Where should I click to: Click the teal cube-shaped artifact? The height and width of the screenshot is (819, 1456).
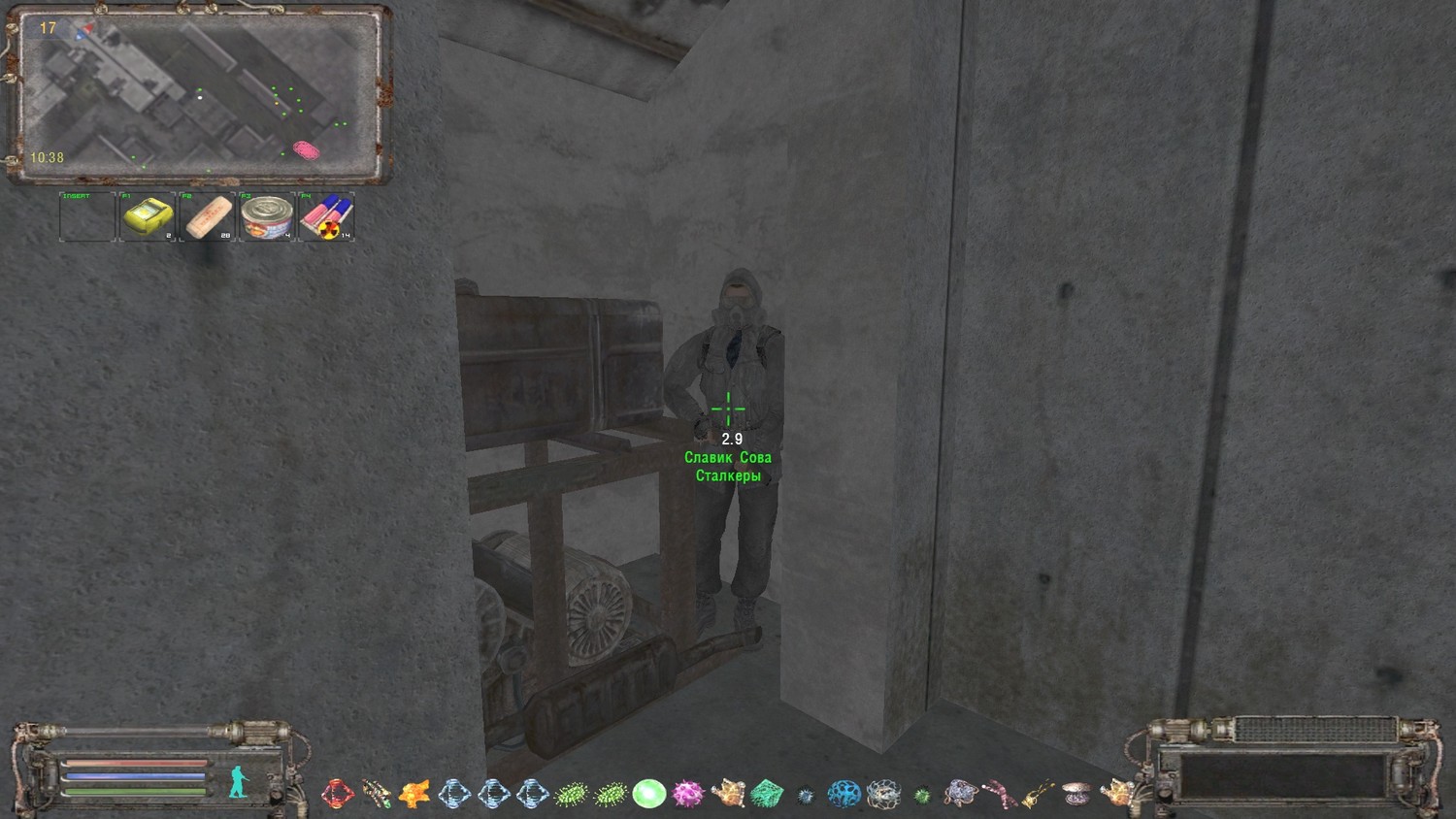pyautogui.click(x=766, y=794)
